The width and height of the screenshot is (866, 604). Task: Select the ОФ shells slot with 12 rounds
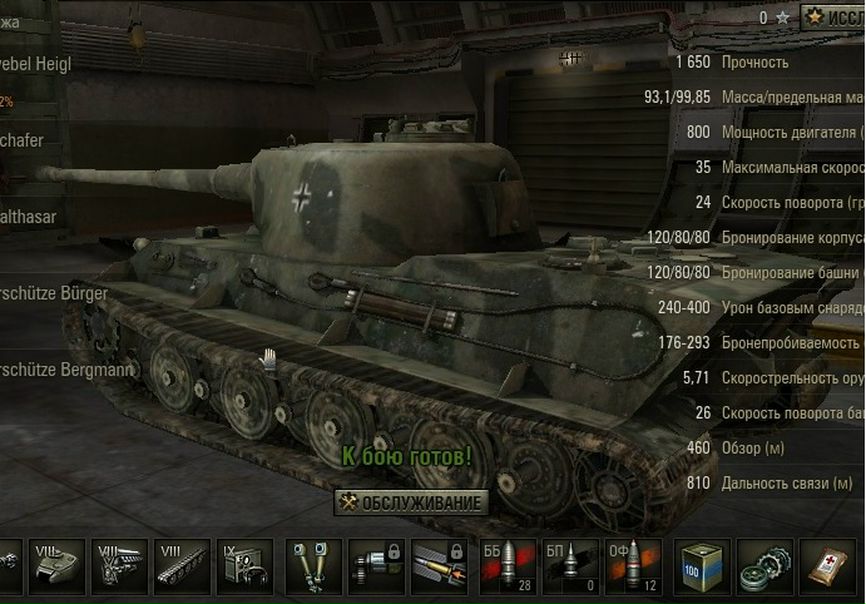632,567
